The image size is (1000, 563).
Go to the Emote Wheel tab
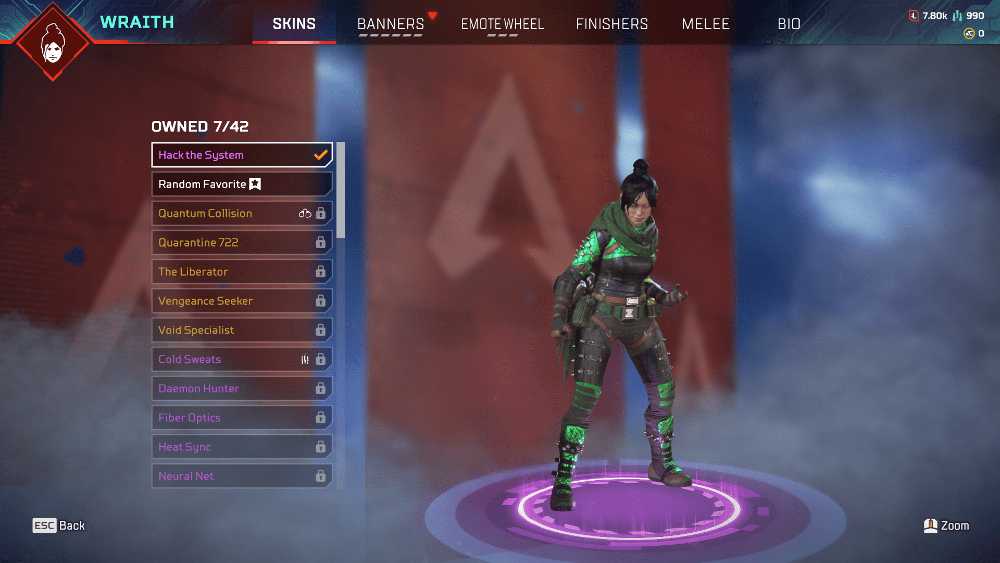pos(502,24)
